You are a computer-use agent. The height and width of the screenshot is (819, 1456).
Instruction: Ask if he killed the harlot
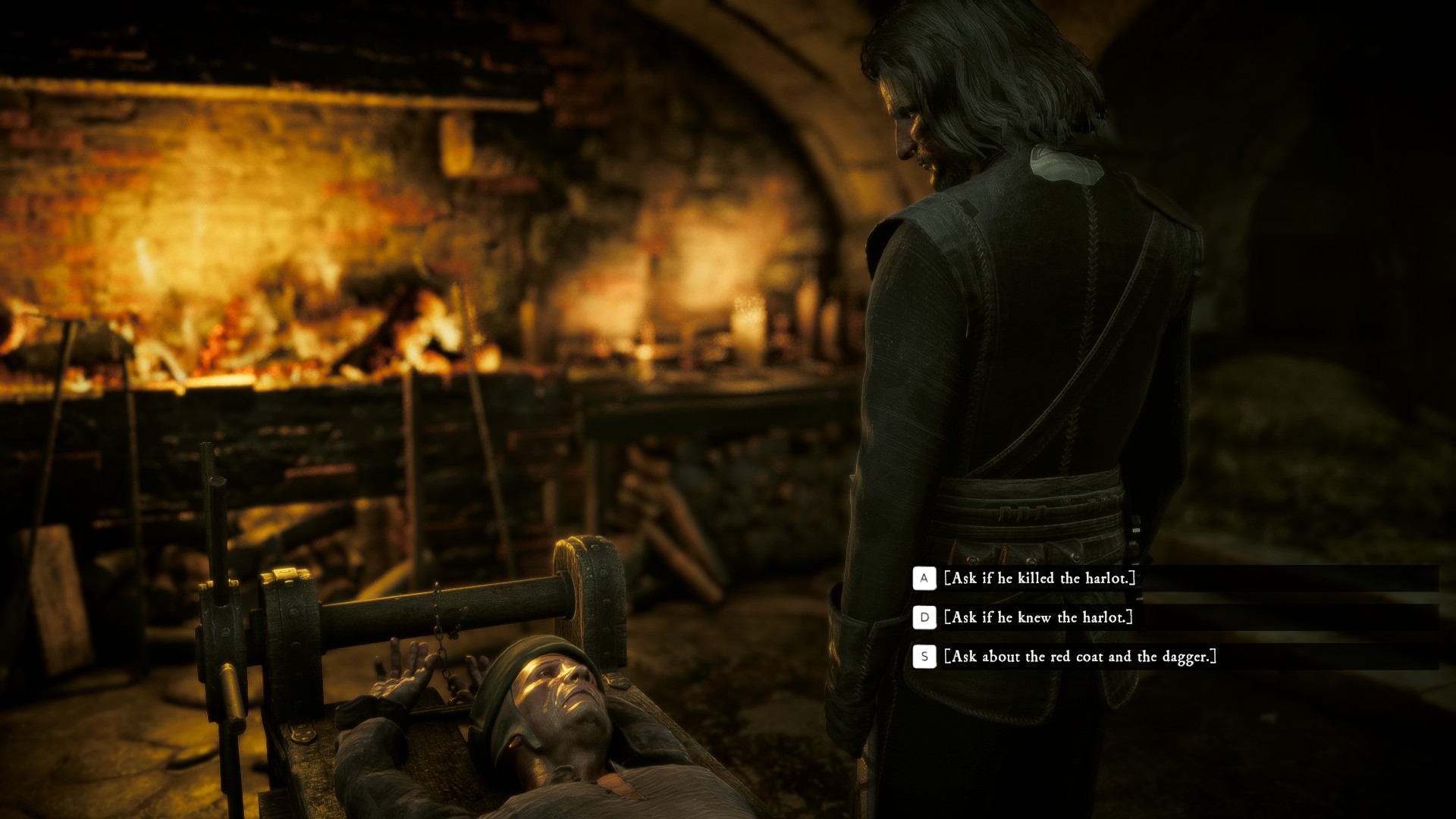(x=1040, y=579)
